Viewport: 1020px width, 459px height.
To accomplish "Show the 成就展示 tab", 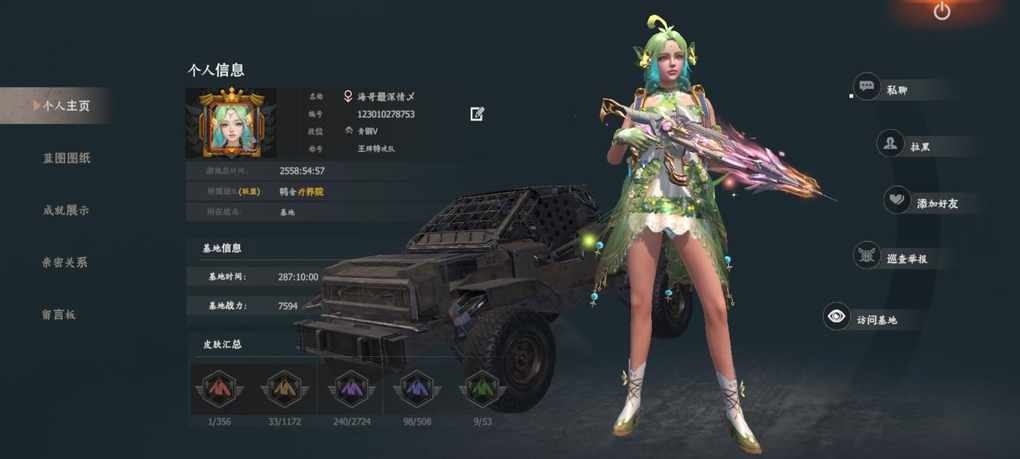I will coord(66,210).
